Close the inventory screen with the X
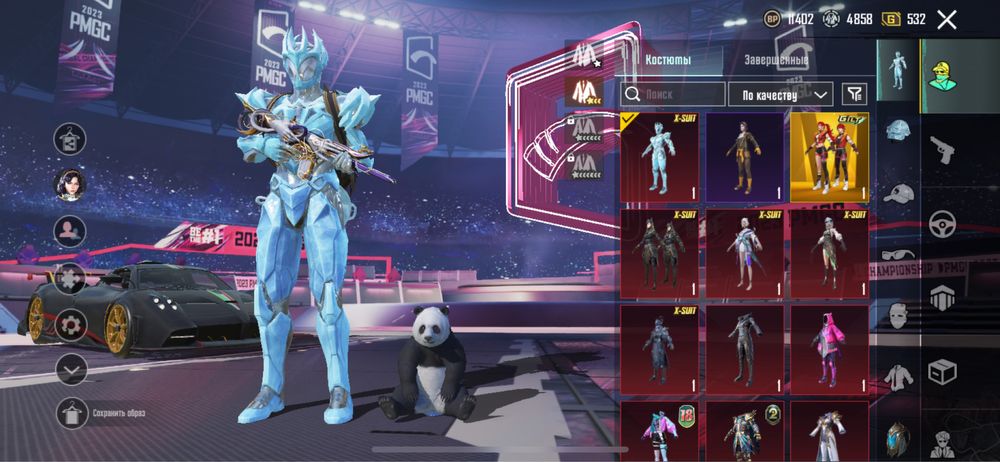This screenshot has width=1000, height=462. (947, 19)
